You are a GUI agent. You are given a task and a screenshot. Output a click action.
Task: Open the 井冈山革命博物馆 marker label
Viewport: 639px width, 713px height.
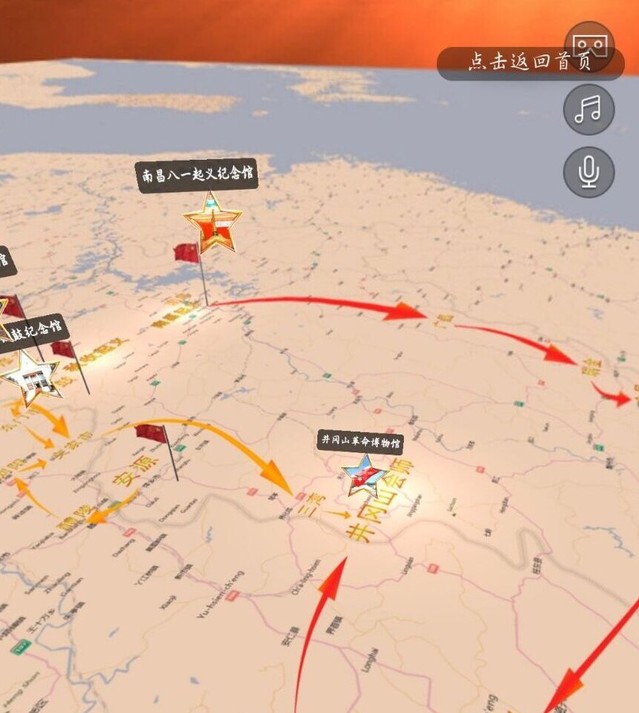(360, 441)
